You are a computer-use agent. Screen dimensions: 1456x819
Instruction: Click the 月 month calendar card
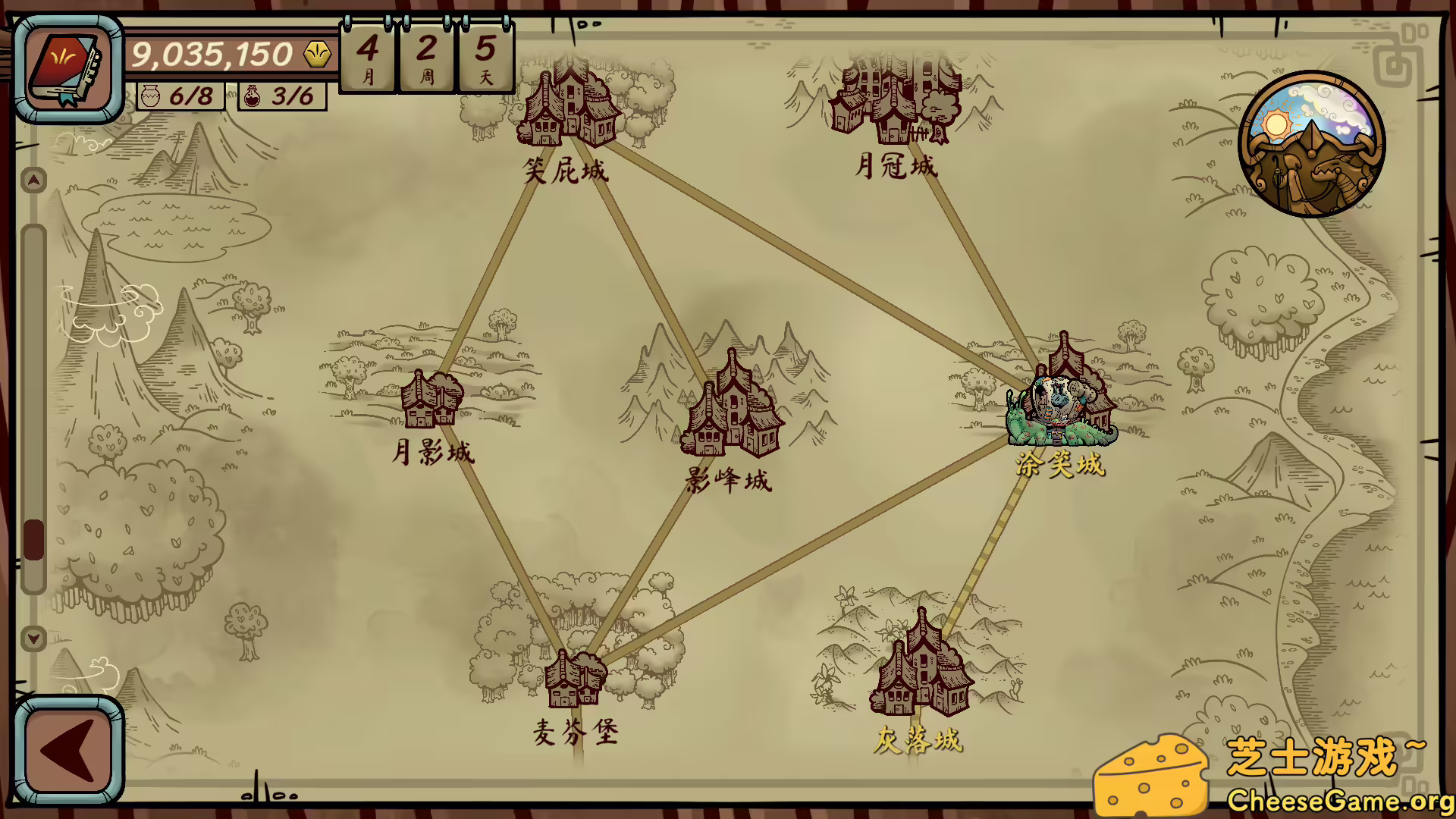[x=366, y=57]
